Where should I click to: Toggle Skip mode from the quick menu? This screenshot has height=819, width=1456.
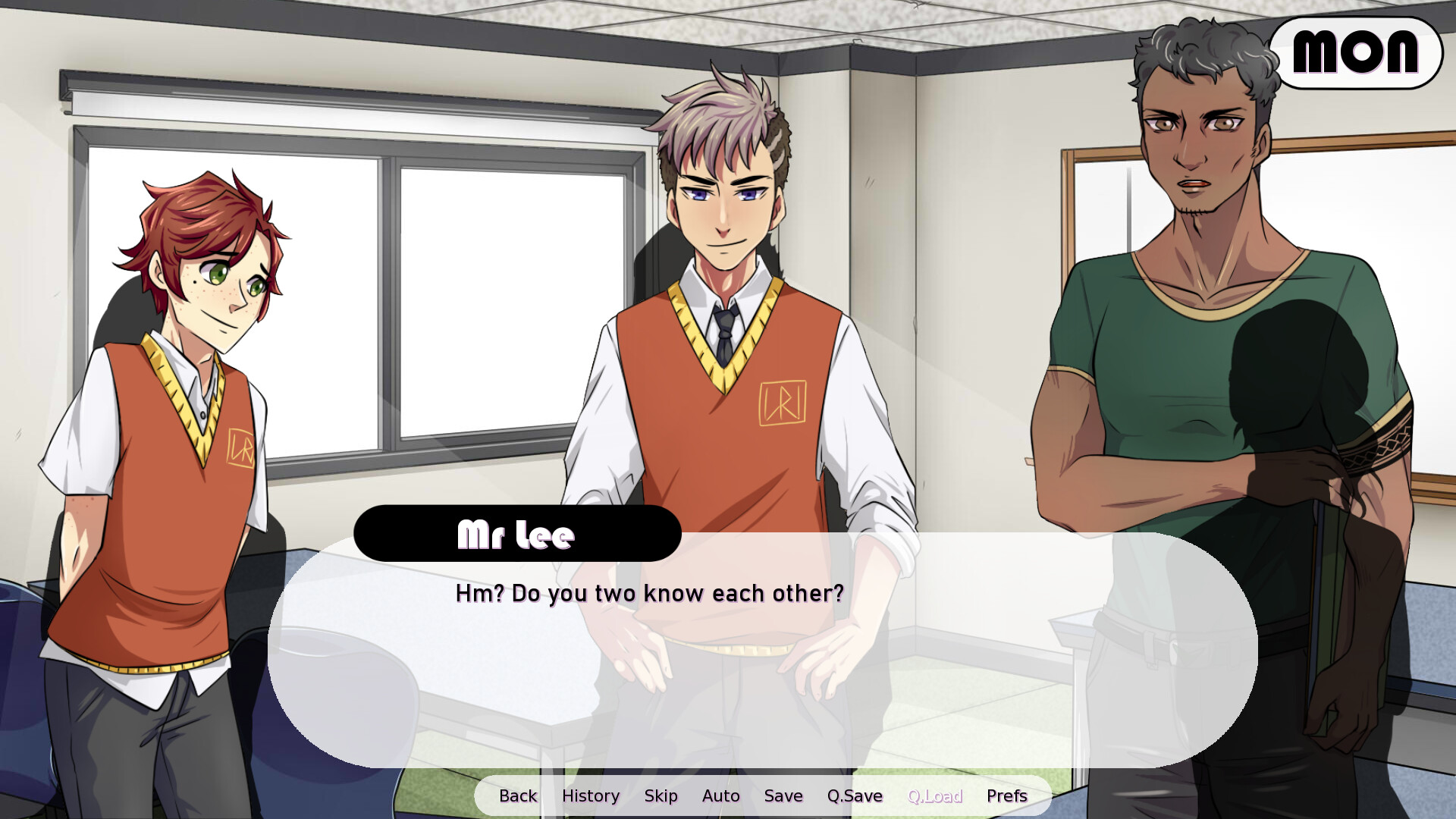(661, 795)
